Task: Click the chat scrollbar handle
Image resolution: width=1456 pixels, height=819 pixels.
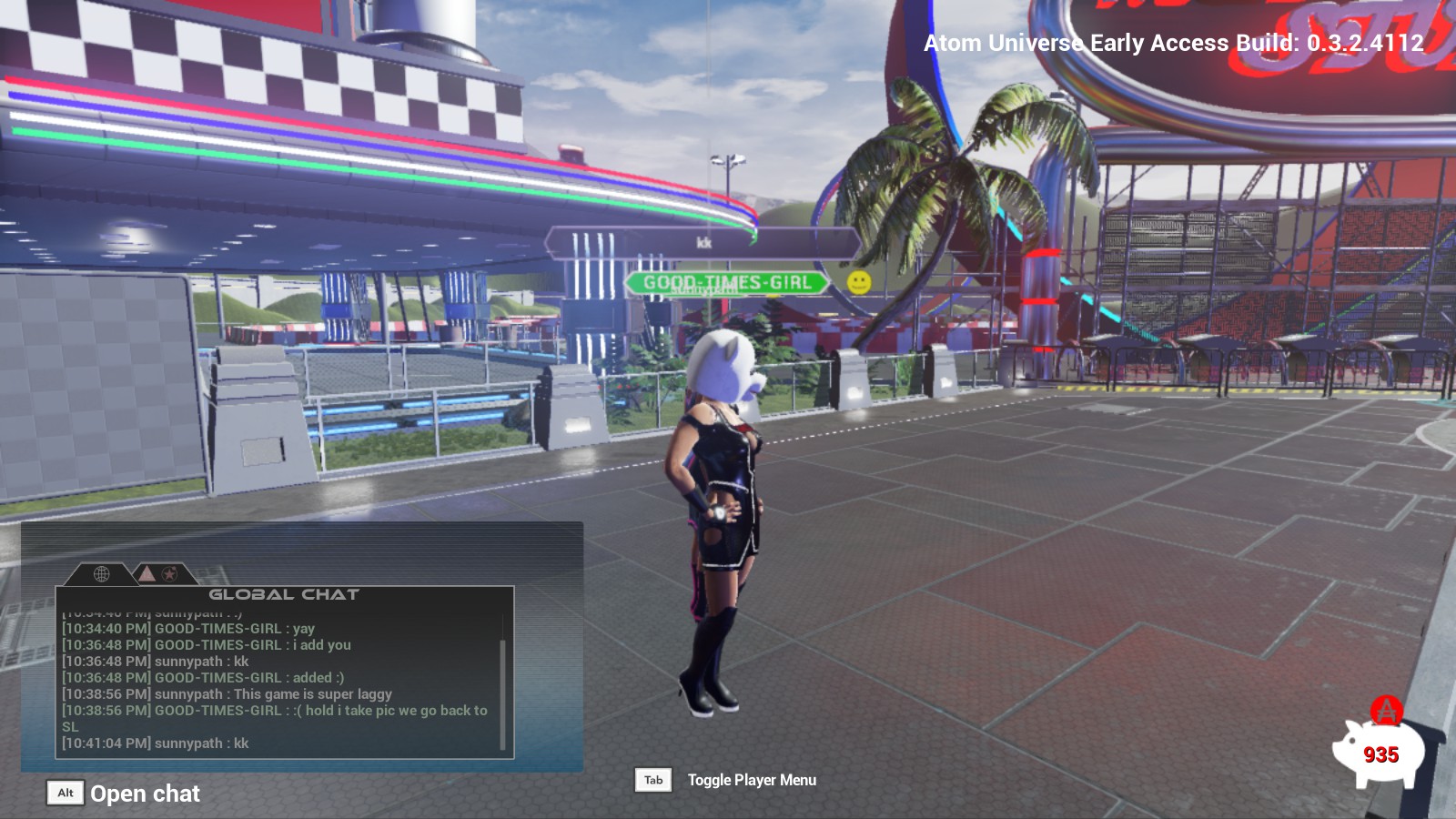Action: click(x=503, y=693)
